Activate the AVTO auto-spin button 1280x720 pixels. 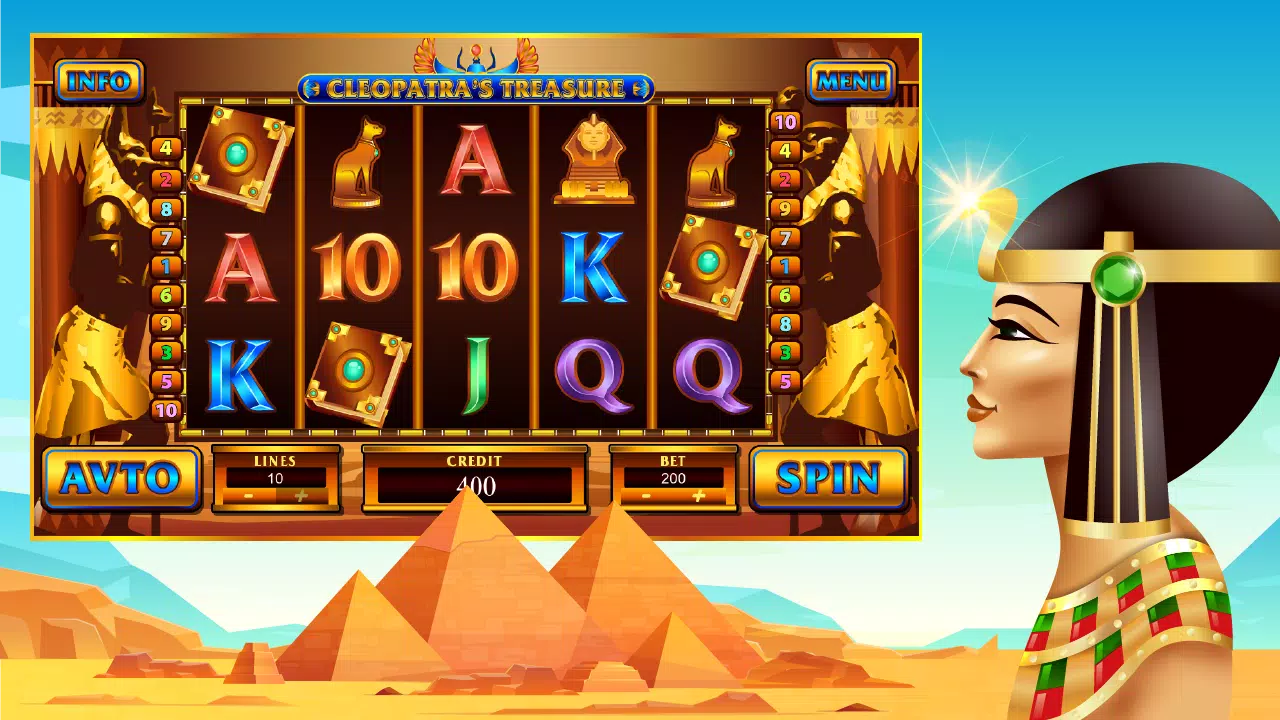pyautogui.click(x=120, y=478)
